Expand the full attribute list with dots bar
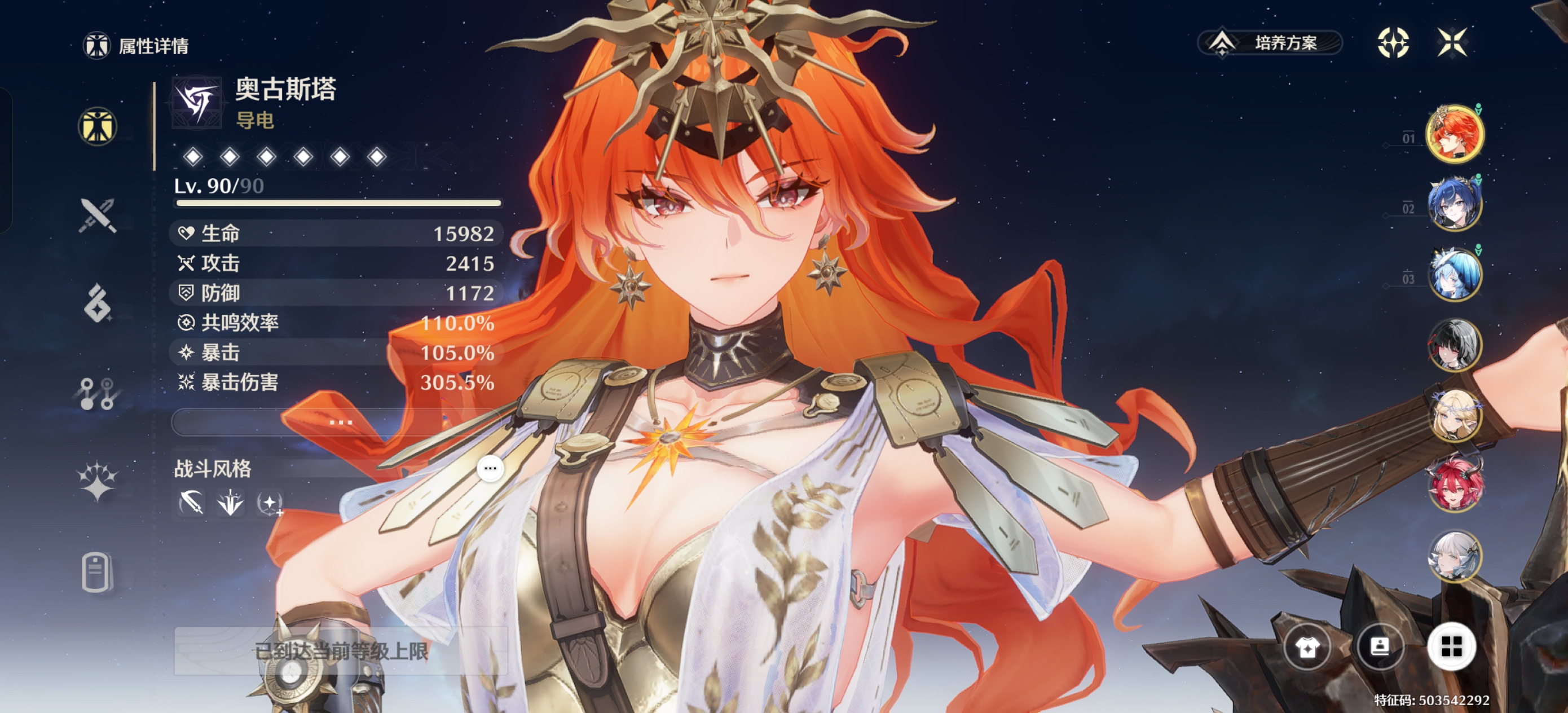 coord(340,421)
